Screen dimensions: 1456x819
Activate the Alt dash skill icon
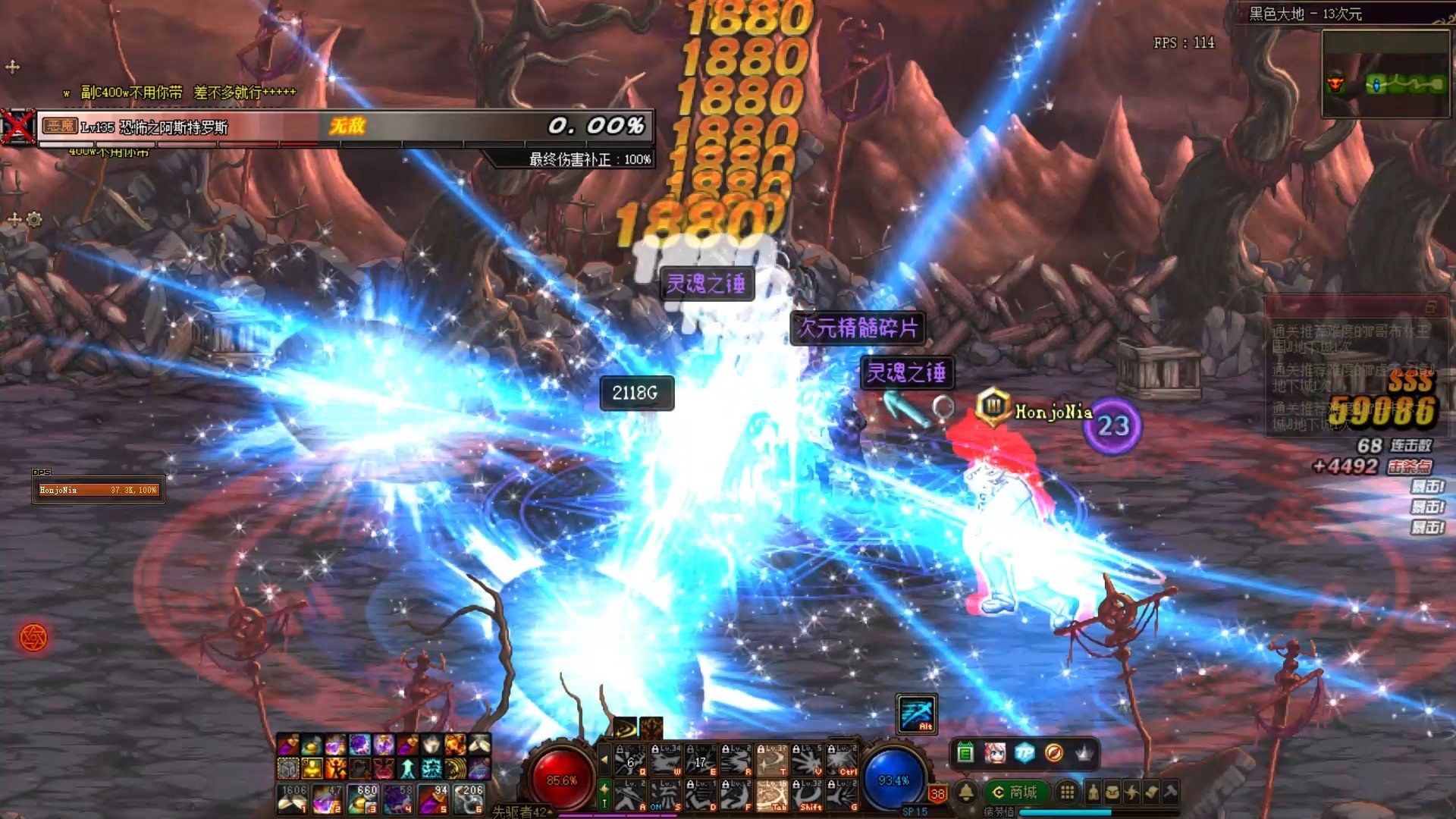pos(917,714)
